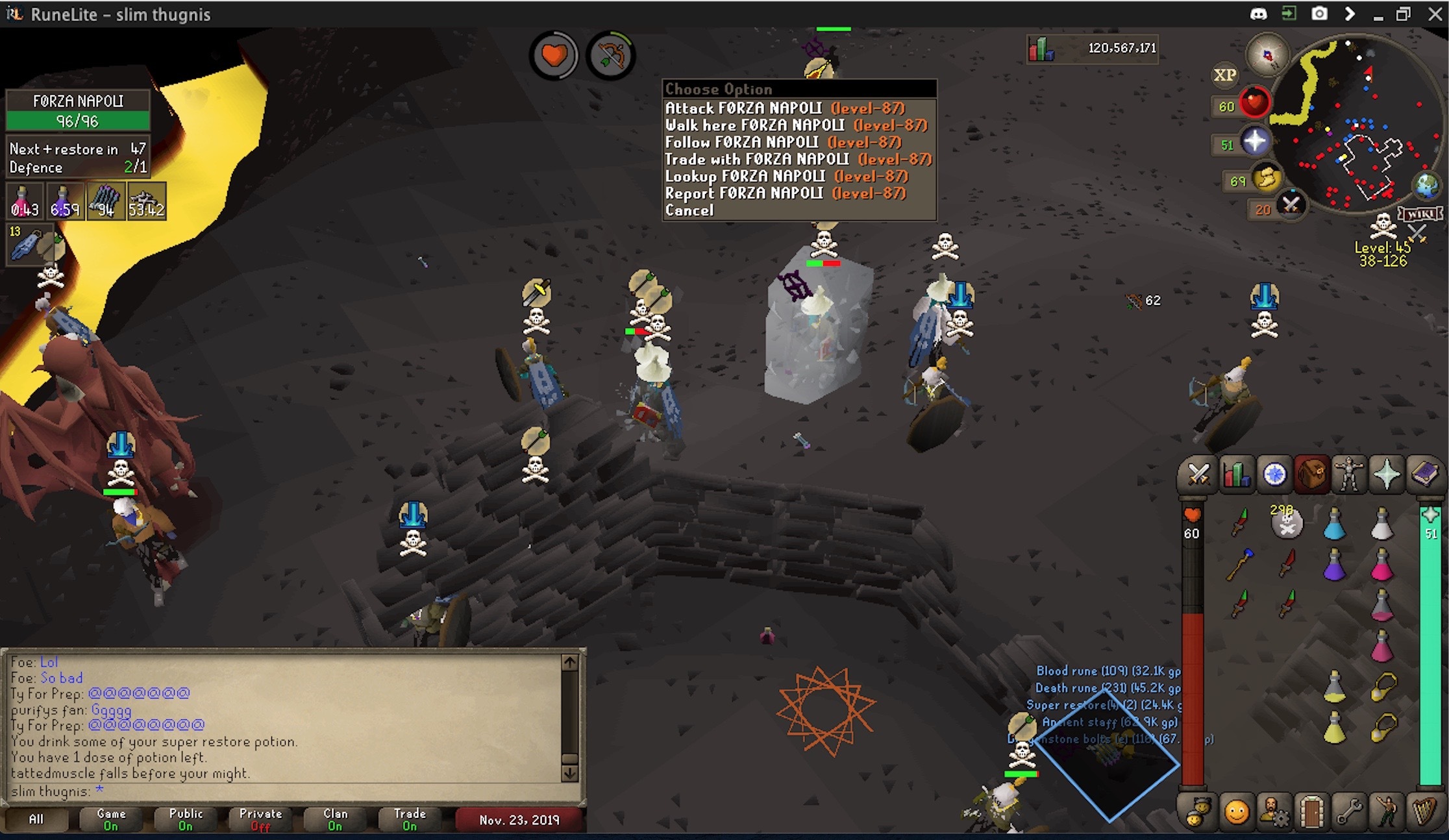Open the Trade chat filter
Image resolution: width=1449 pixels, height=840 pixels.
410,819
